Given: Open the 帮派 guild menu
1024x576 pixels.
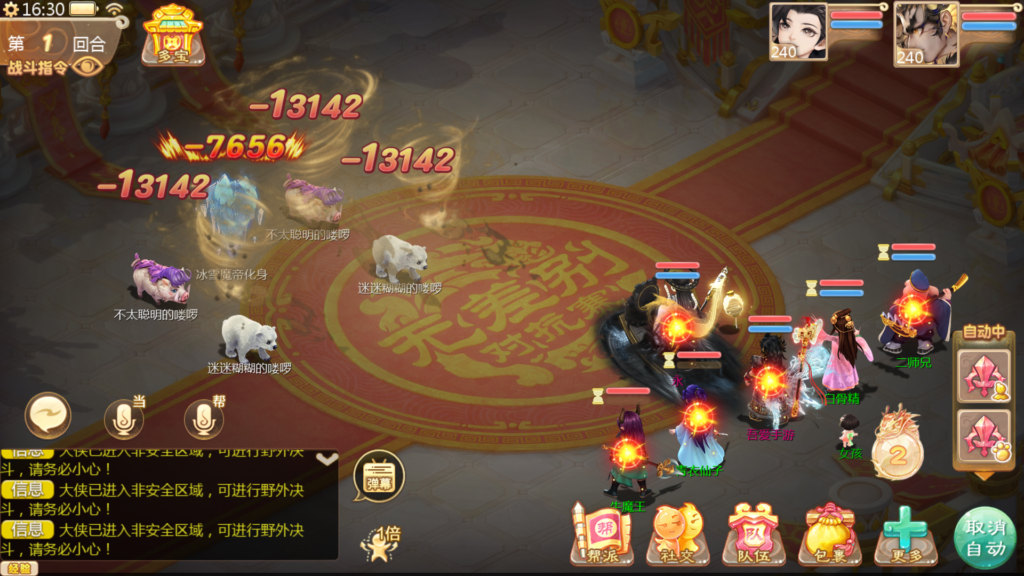Looking at the screenshot, I should (601, 534).
